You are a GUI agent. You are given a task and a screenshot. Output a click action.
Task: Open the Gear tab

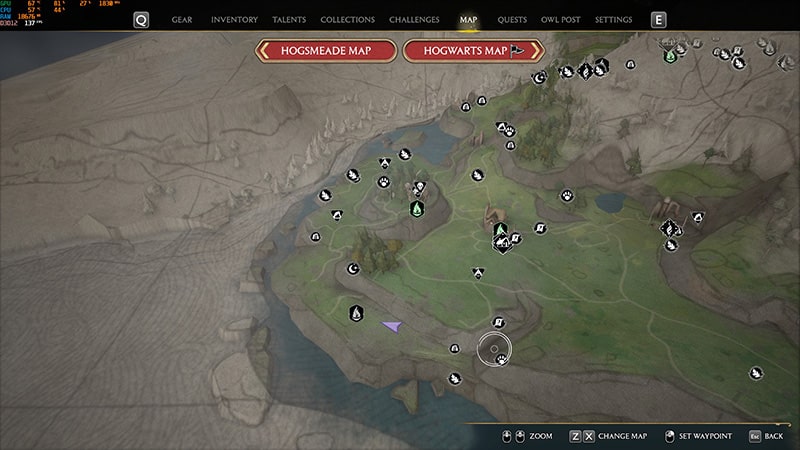[182, 19]
